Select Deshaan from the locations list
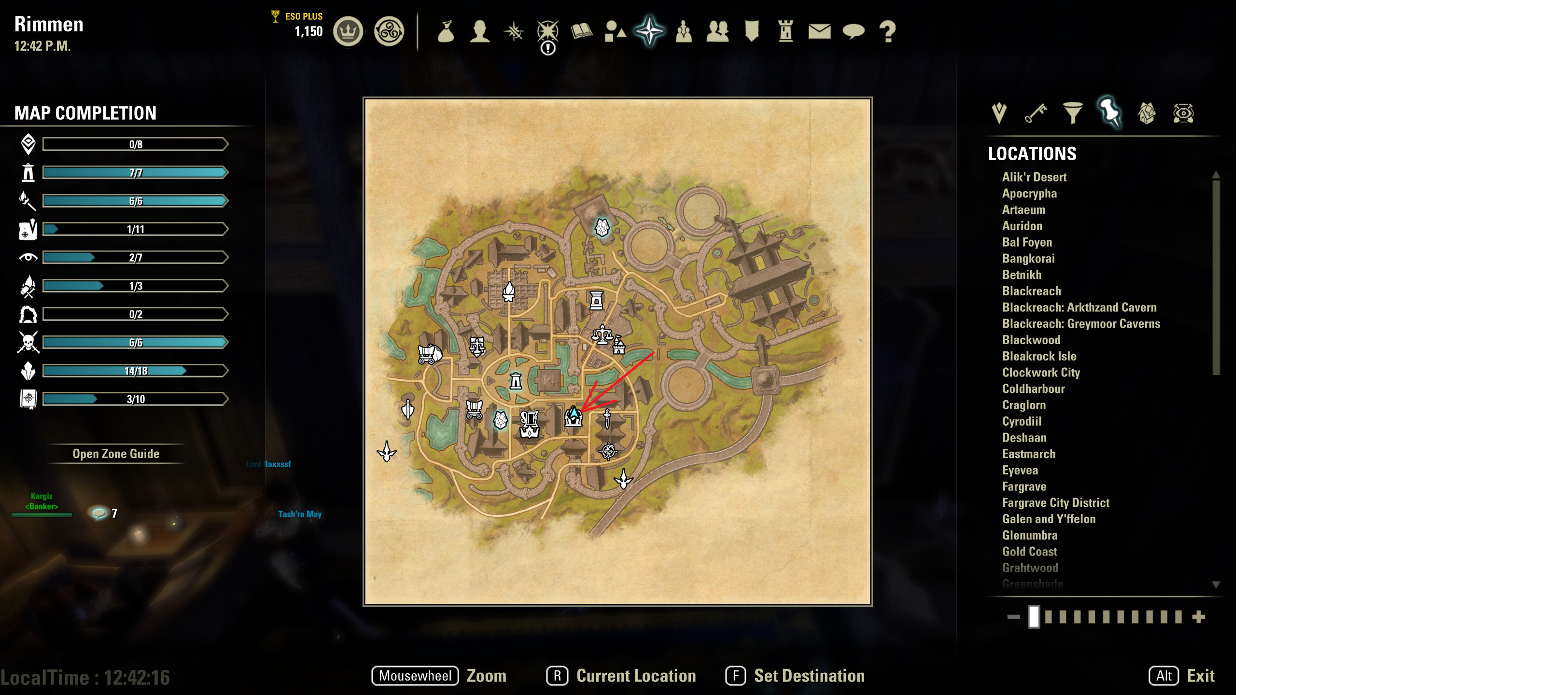 tap(1024, 438)
